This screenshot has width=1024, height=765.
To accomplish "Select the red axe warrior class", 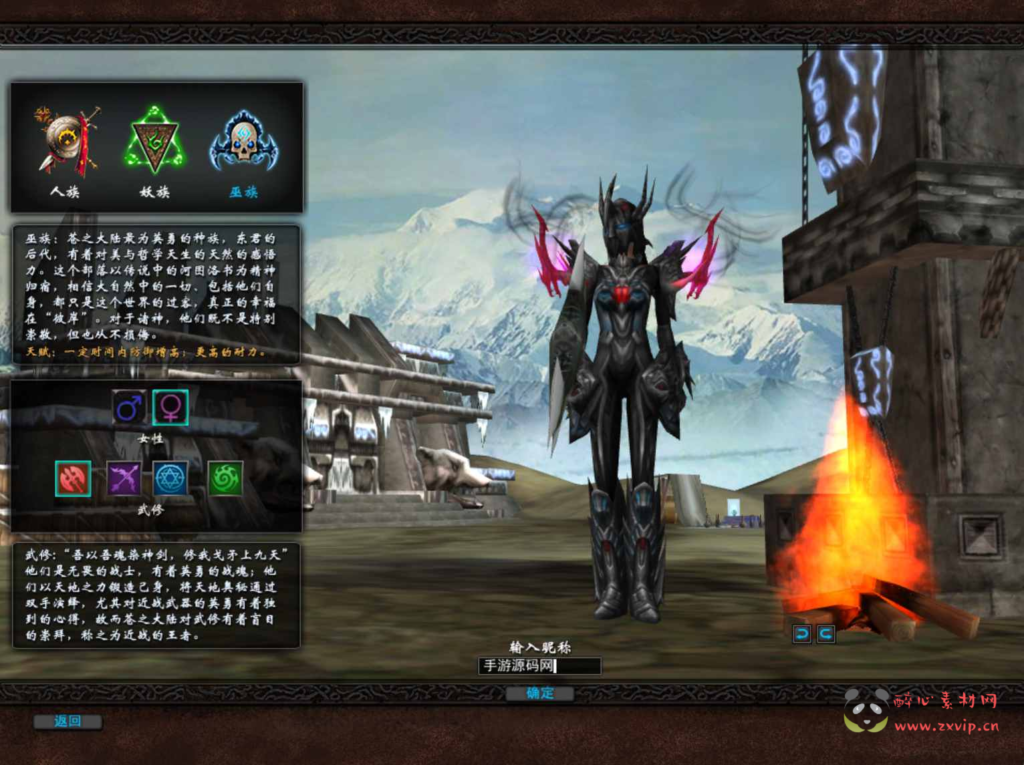I will [73, 479].
